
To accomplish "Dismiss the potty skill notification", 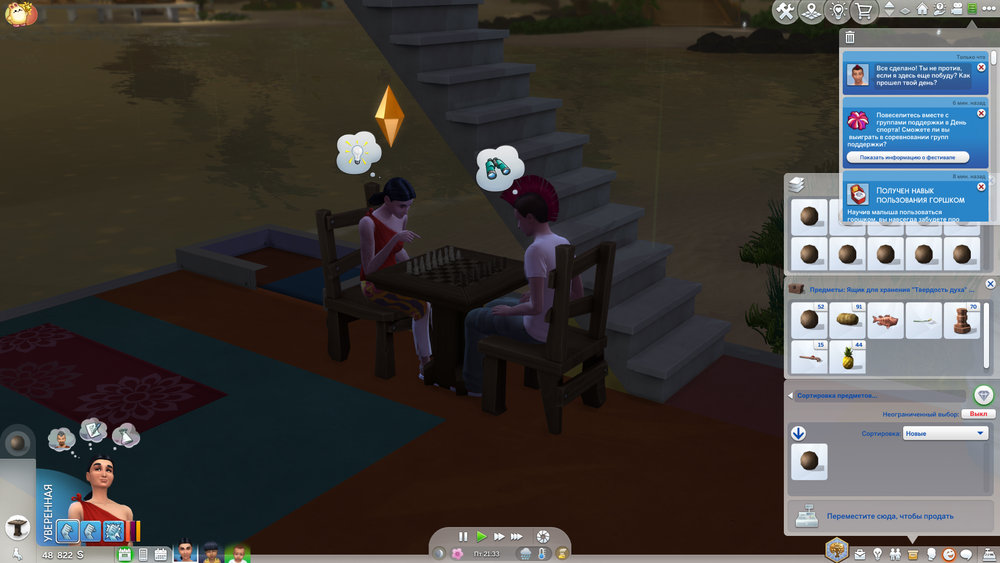I will tap(981, 187).
